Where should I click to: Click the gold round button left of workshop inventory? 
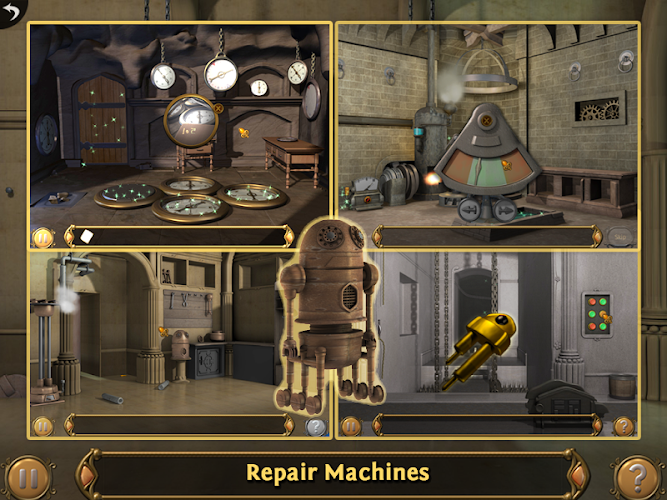coord(42,426)
